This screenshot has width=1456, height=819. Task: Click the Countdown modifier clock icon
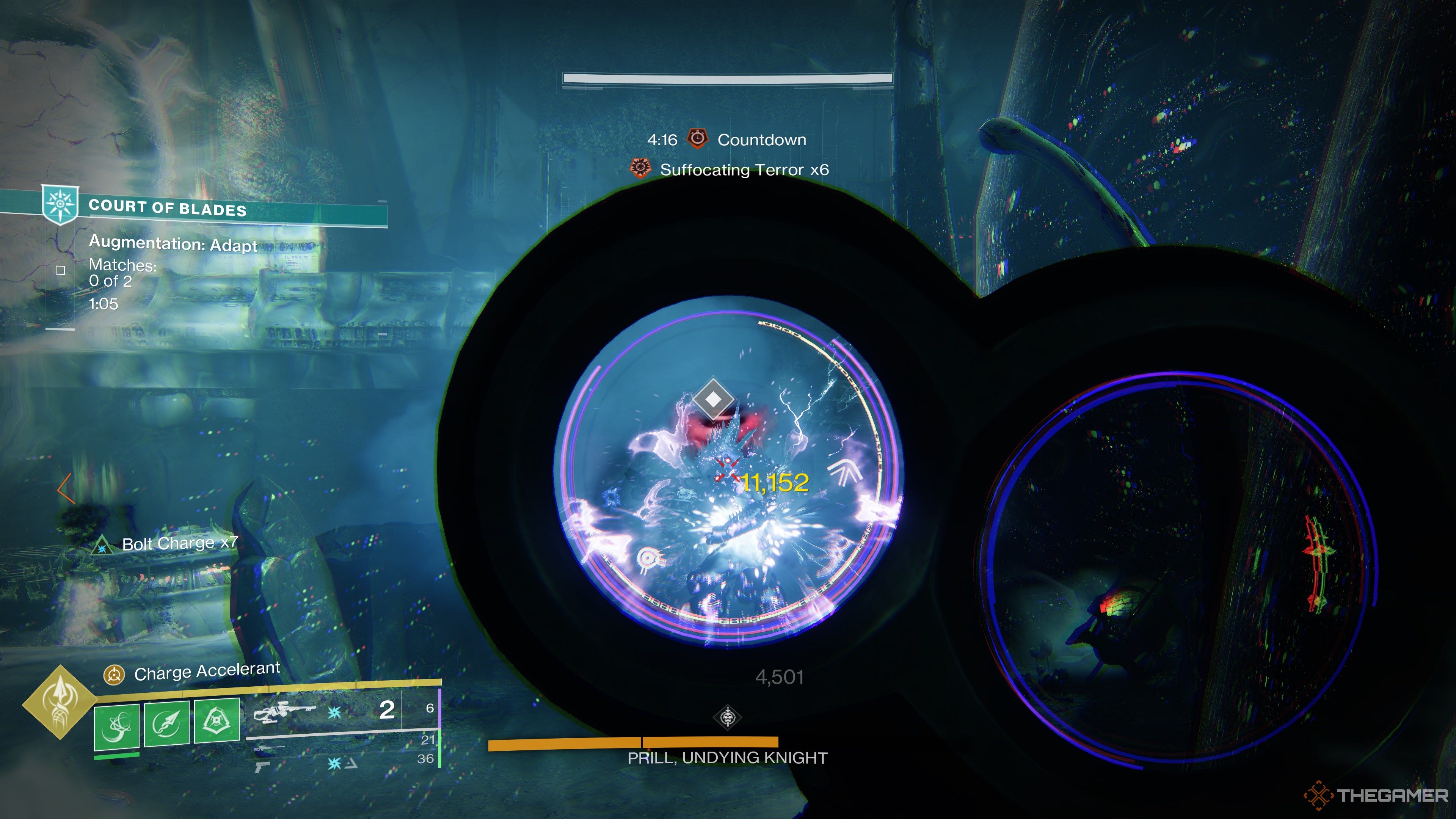tap(698, 138)
